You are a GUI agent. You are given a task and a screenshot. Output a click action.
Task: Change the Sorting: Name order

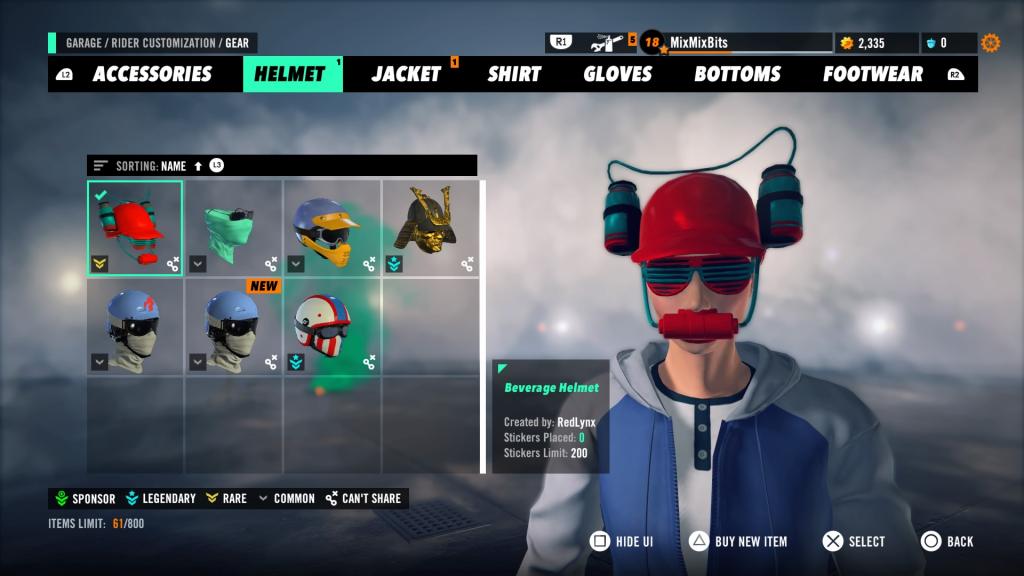click(160, 166)
